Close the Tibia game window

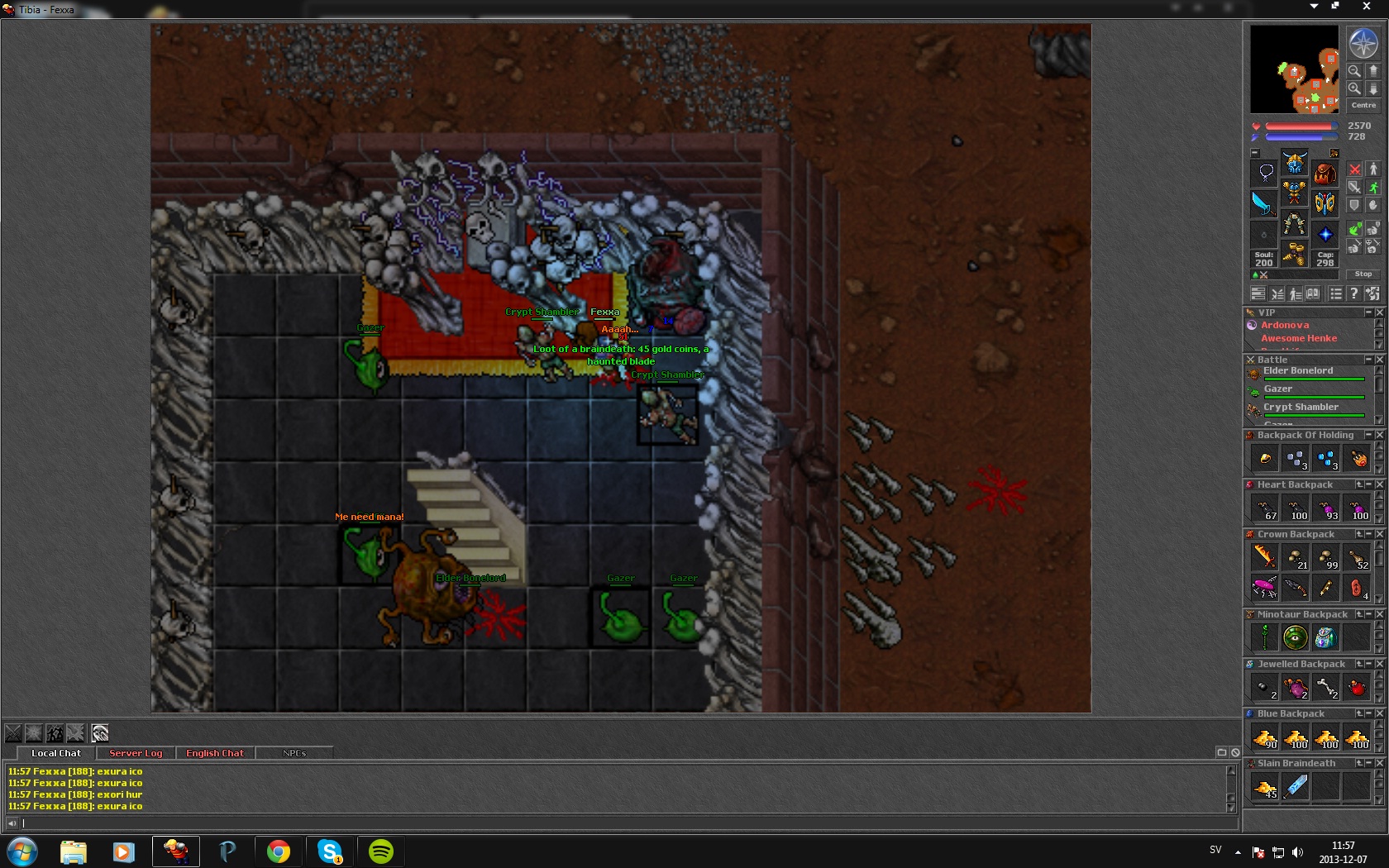click(x=1366, y=7)
